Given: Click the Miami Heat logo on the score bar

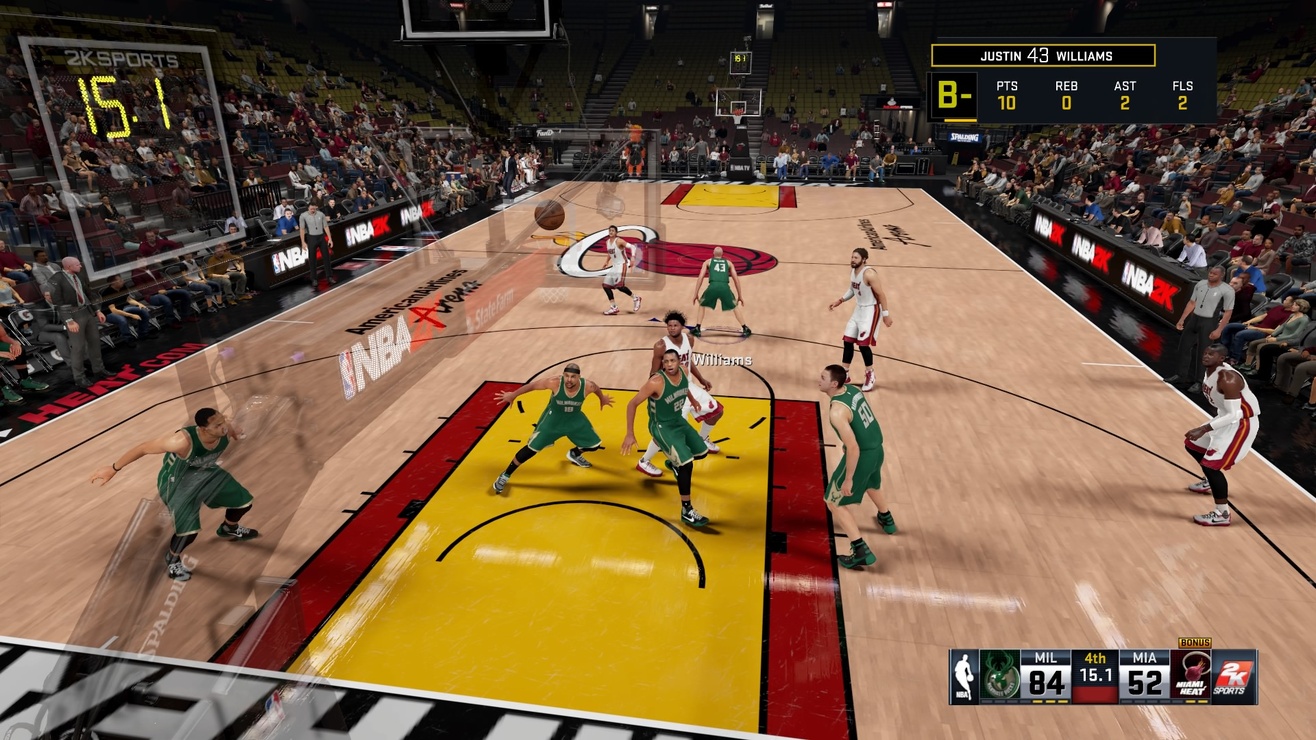Looking at the screenshot, I should 1190,675.
